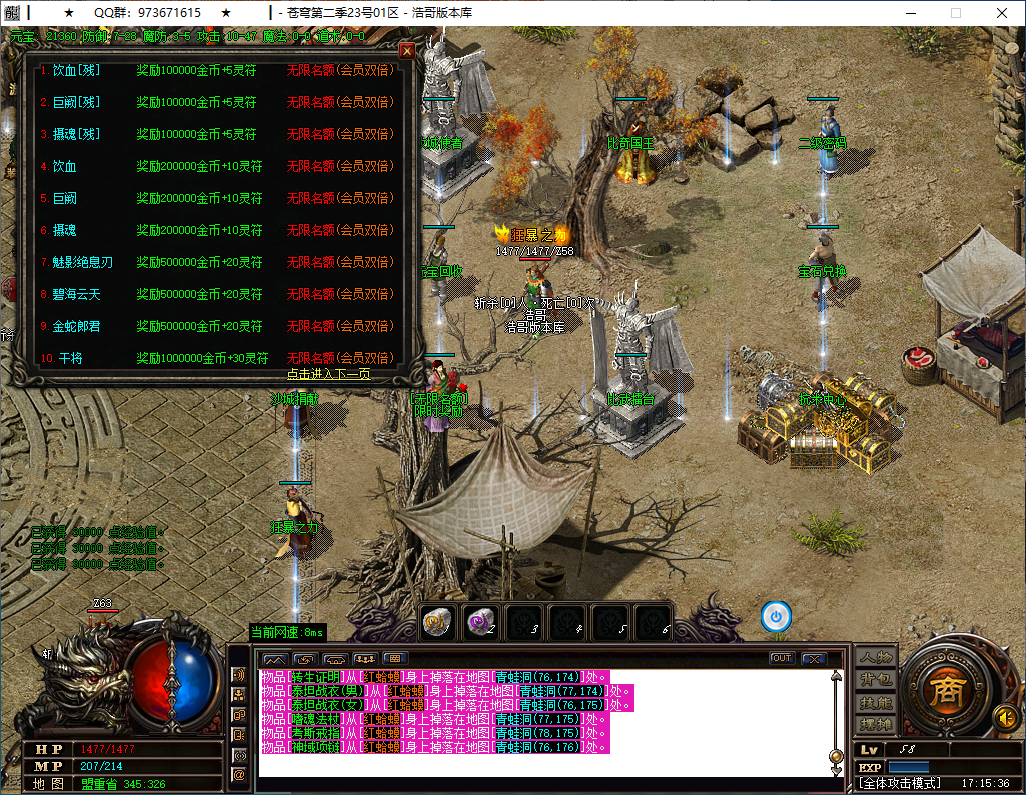Click the blue power button icon
Viewport: 1026px width, 795px height.
(776, 616)
